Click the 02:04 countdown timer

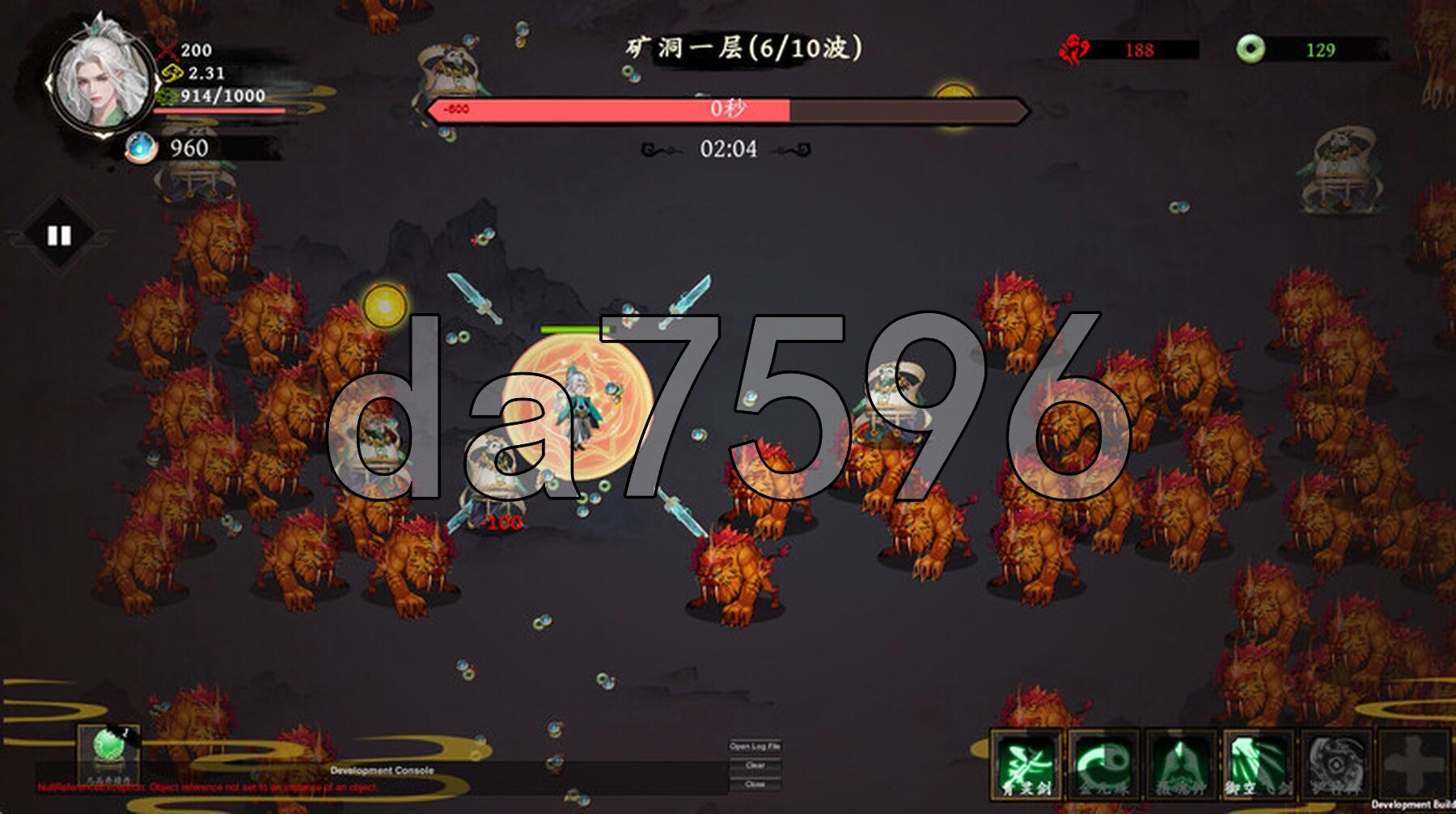[x=728, y=148]
